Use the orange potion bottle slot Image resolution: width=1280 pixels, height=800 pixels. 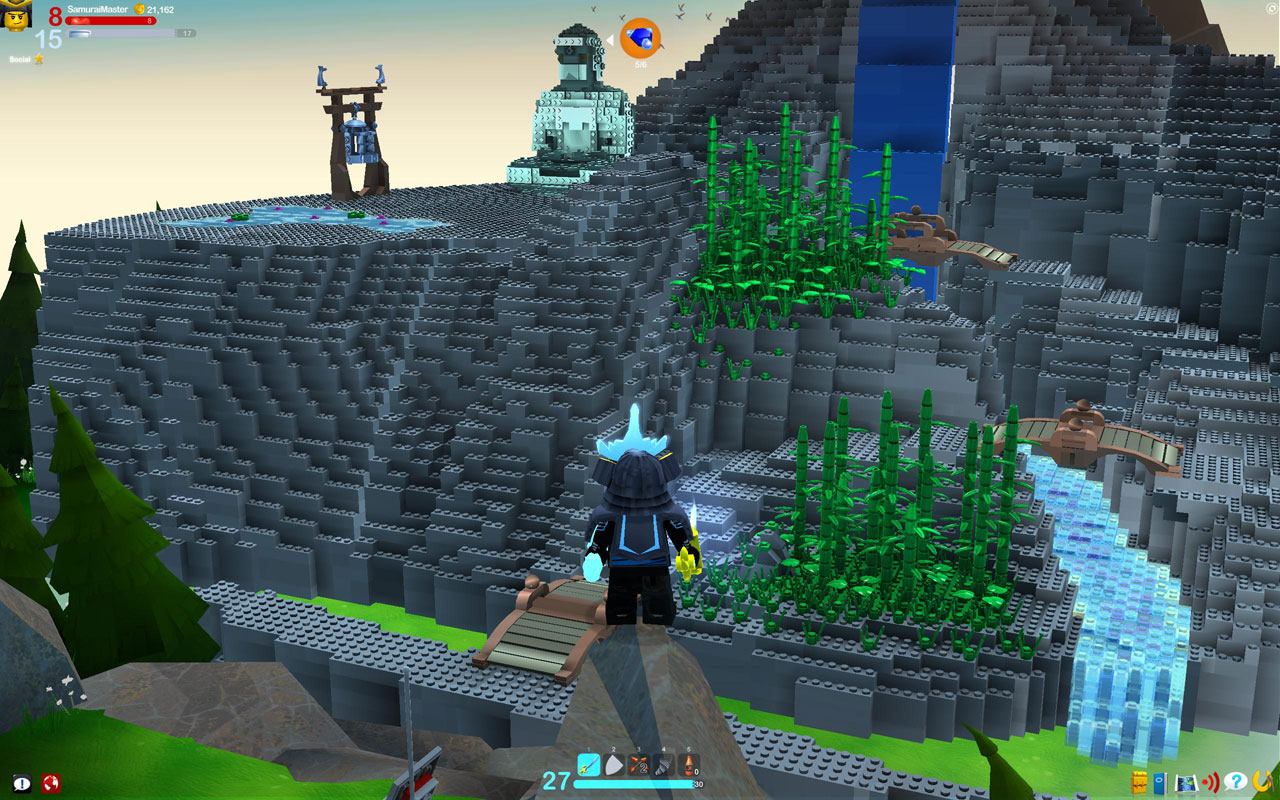click(687, 766)
